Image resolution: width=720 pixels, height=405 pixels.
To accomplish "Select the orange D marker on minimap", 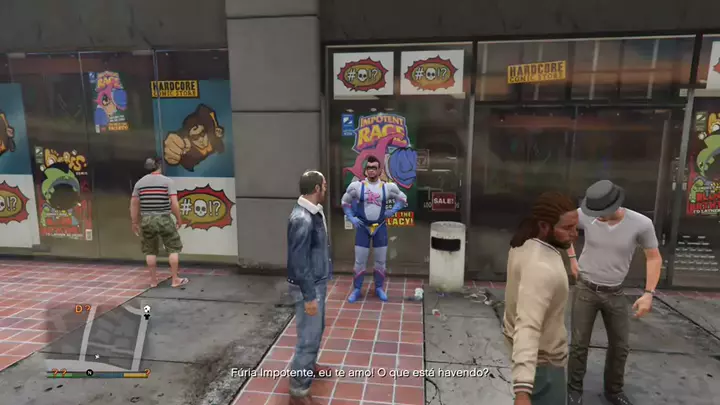I will pyautogui.click(x=78, y=309).
